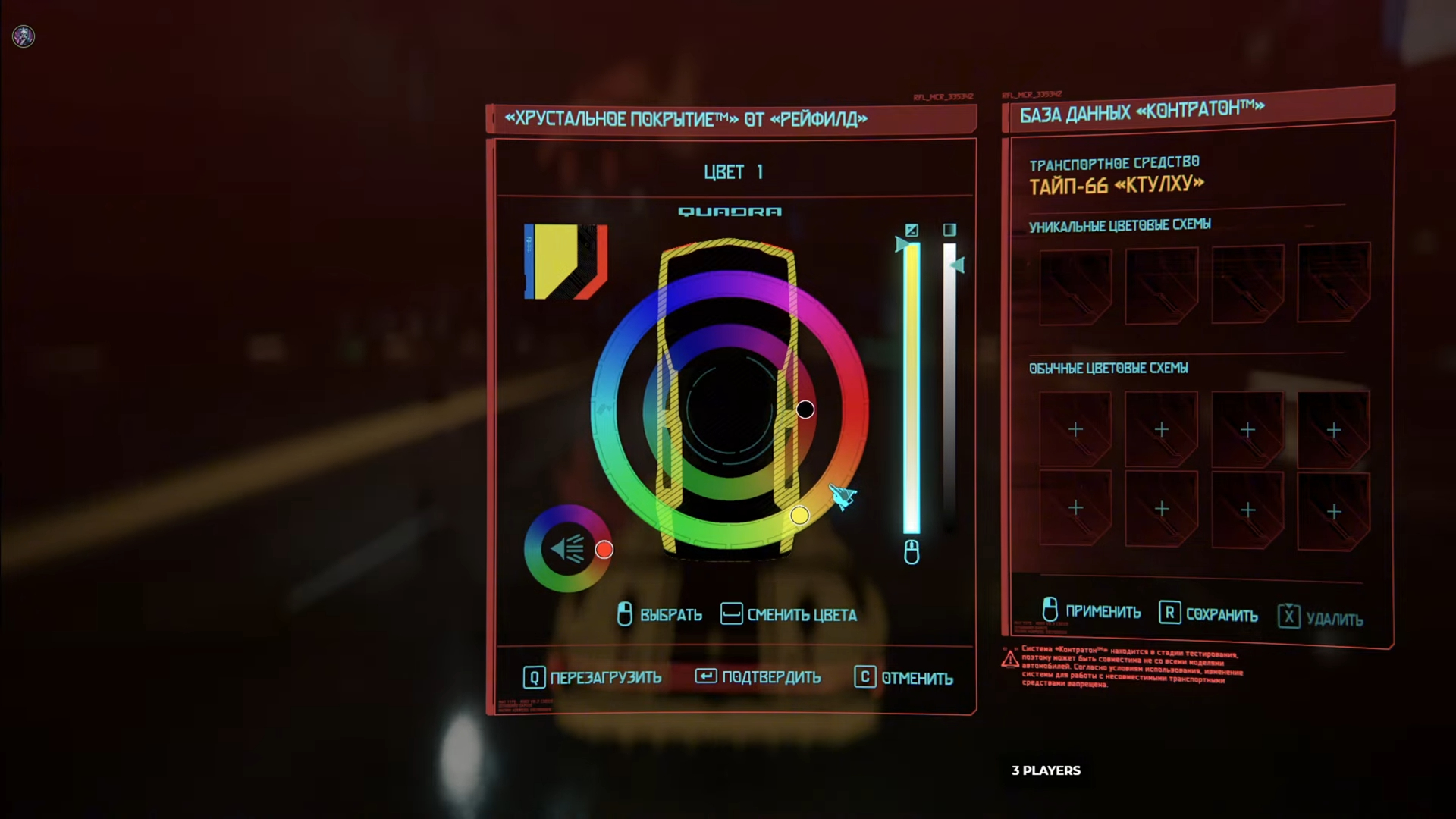Swap colors using Сменить цвета

[789, 615]
